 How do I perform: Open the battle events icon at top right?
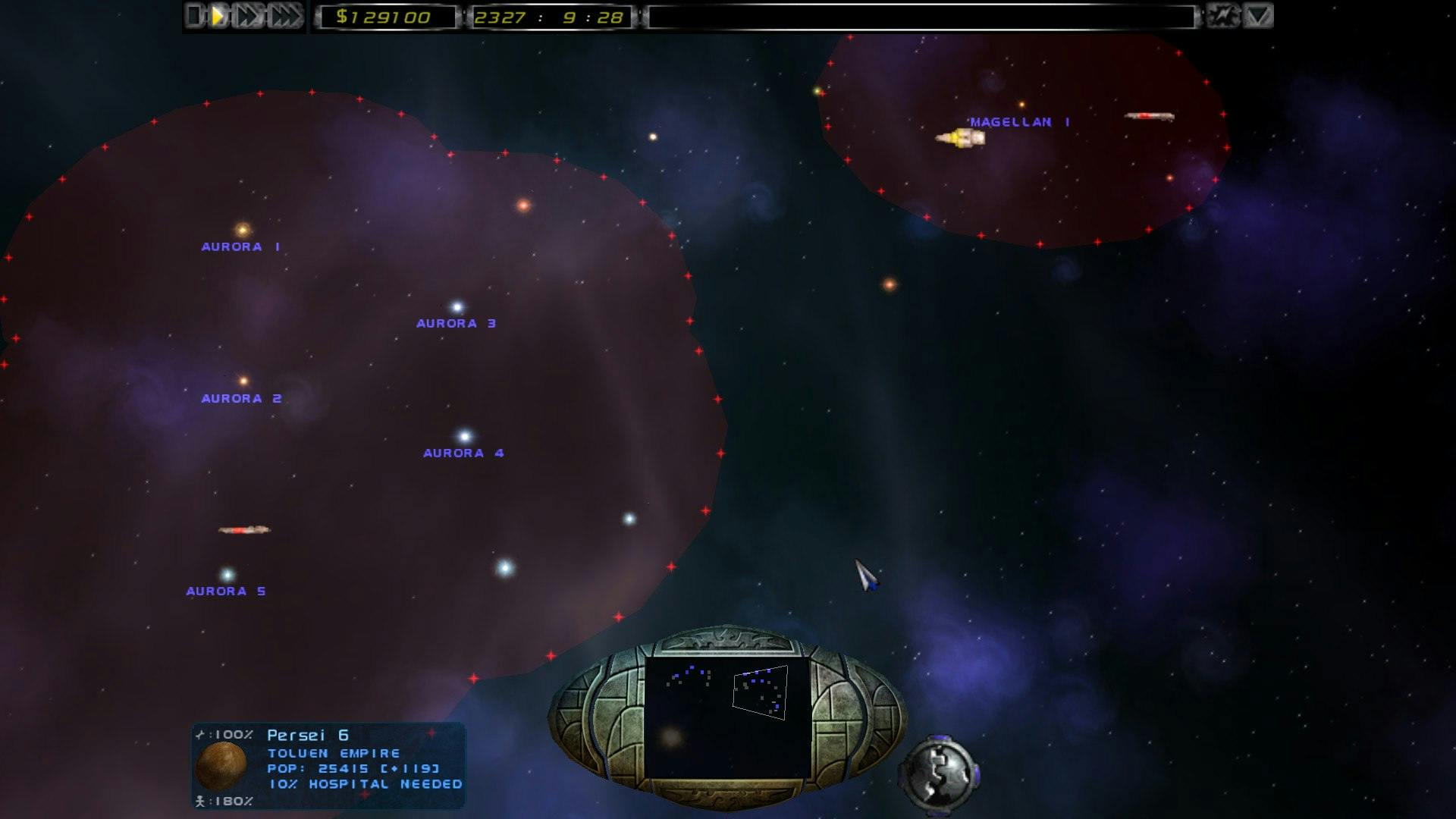click(x=1224, y=14)
